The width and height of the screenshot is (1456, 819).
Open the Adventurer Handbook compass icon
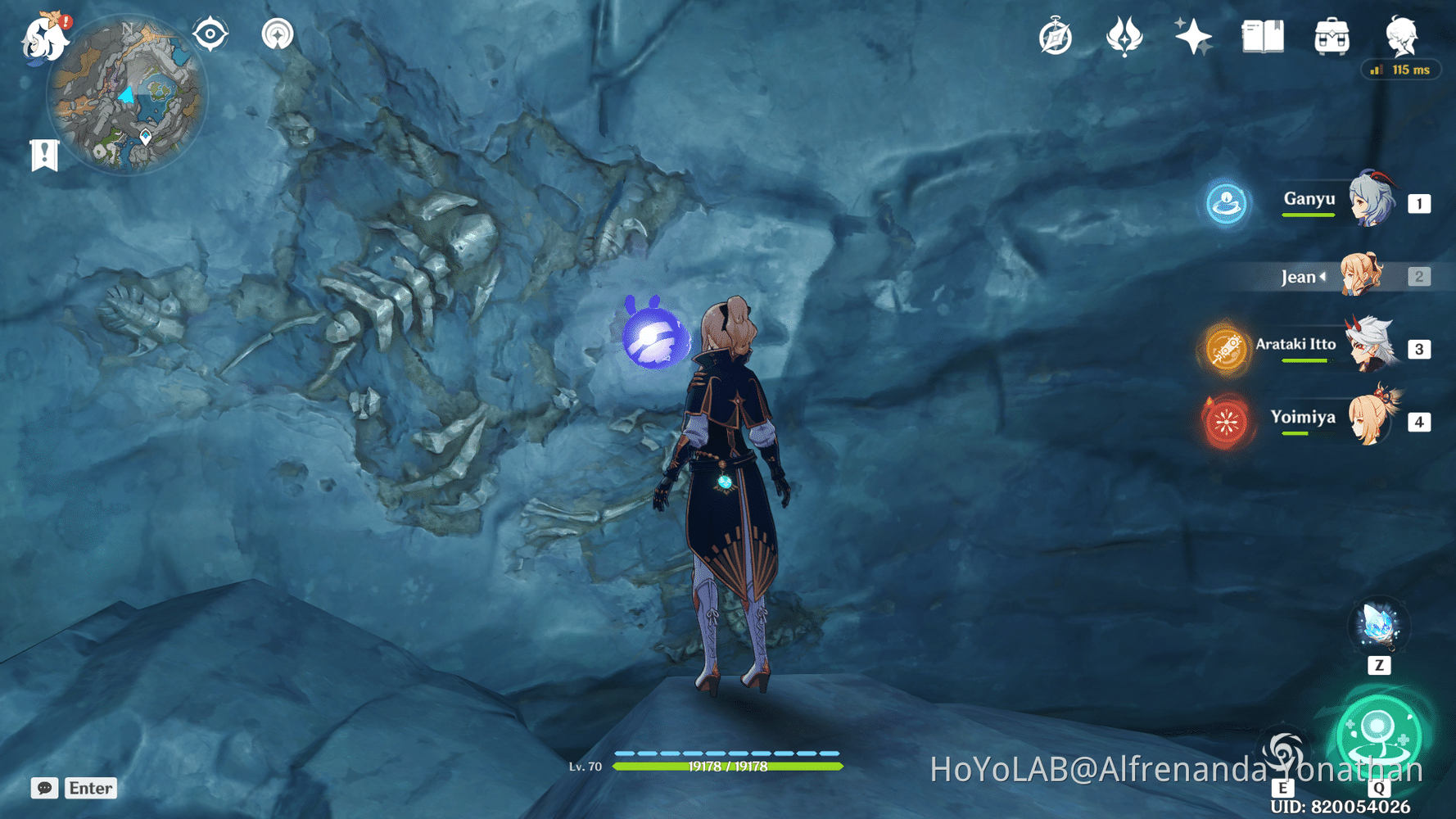[x=1056, y=37]
